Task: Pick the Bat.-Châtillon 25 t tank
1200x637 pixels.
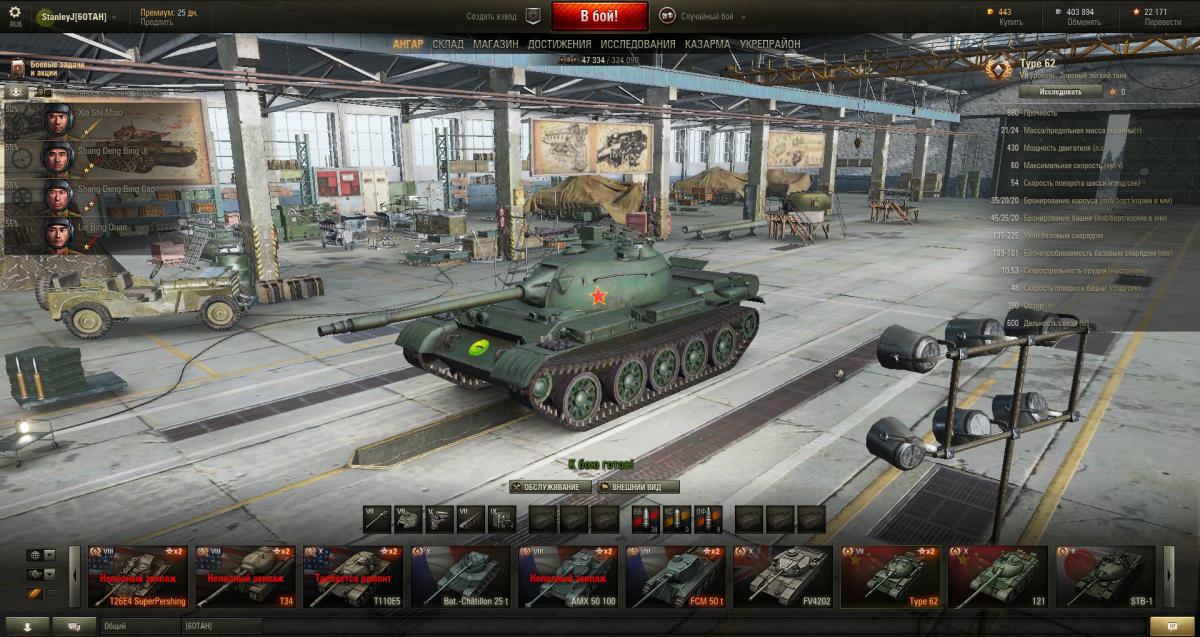Action: point(461,577)
